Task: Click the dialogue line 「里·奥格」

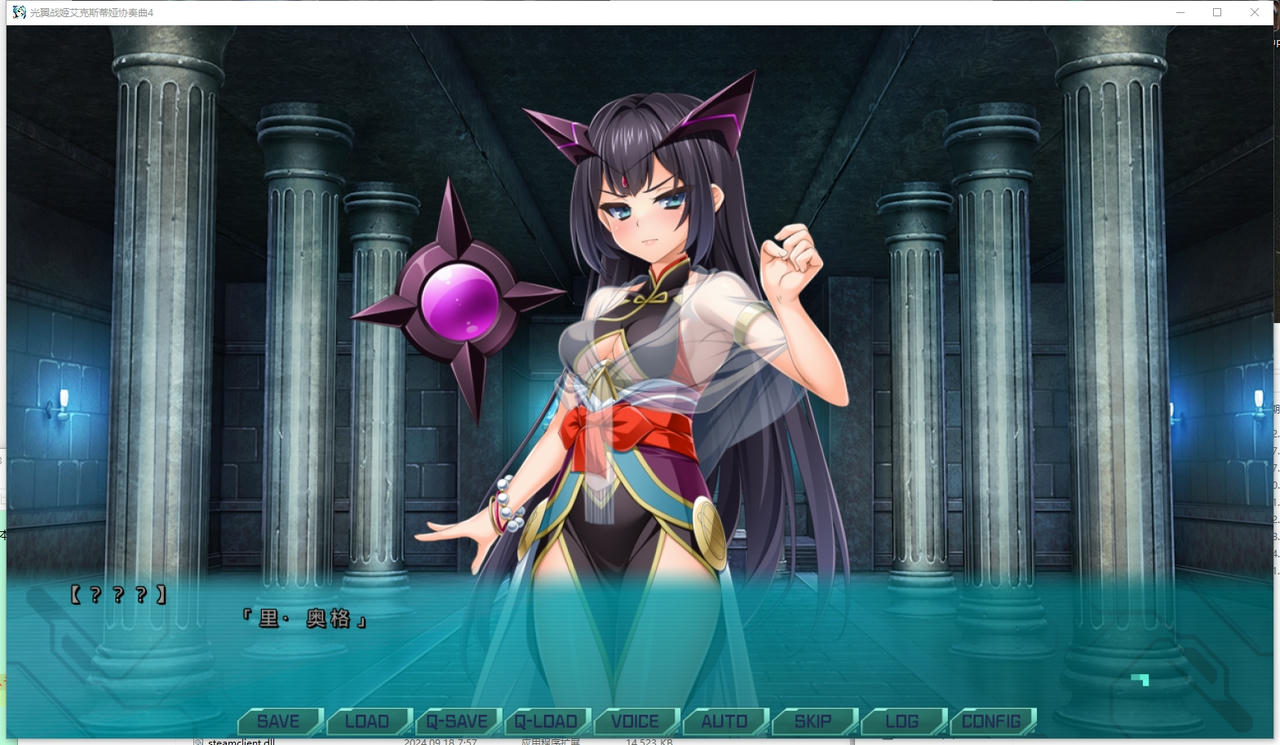Action: pos(305,618)
